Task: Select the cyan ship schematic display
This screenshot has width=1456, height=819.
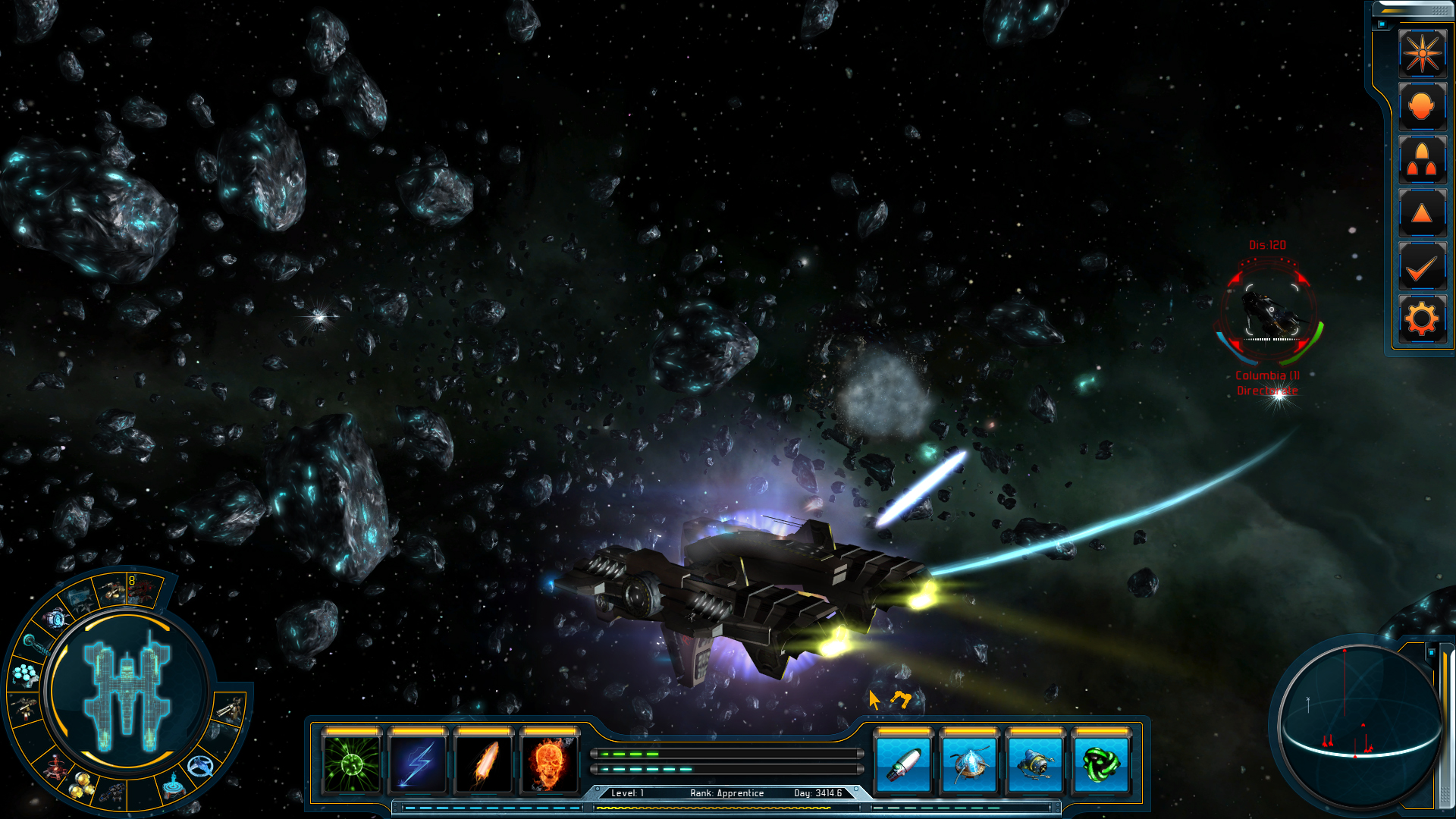Action: 127,694
